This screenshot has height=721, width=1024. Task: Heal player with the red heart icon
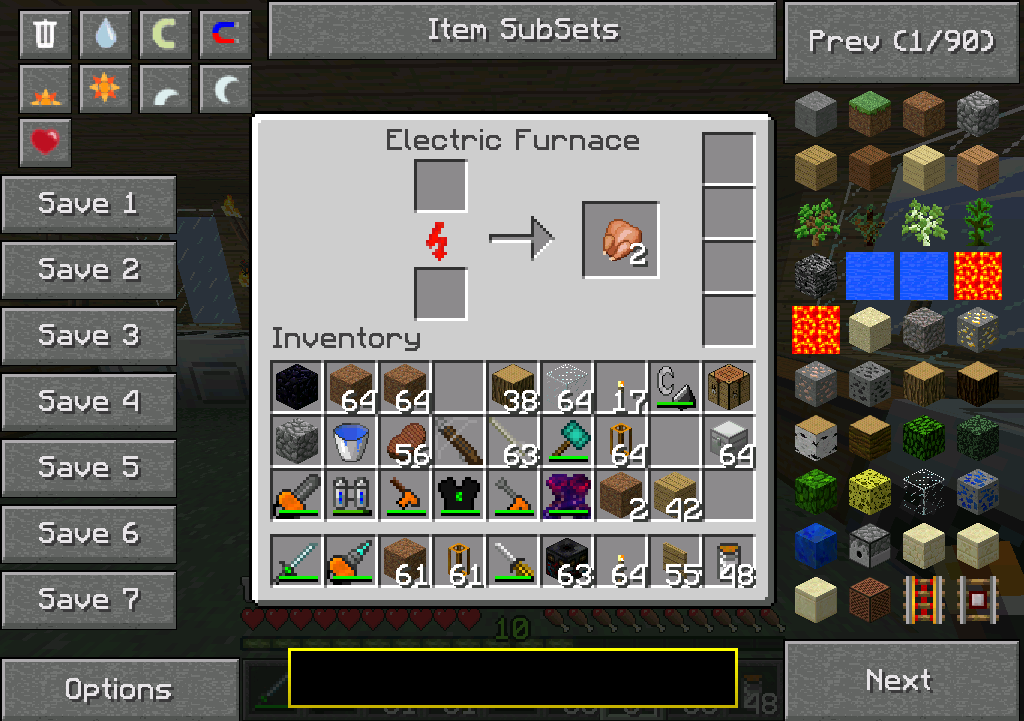[x=45, y=143]
